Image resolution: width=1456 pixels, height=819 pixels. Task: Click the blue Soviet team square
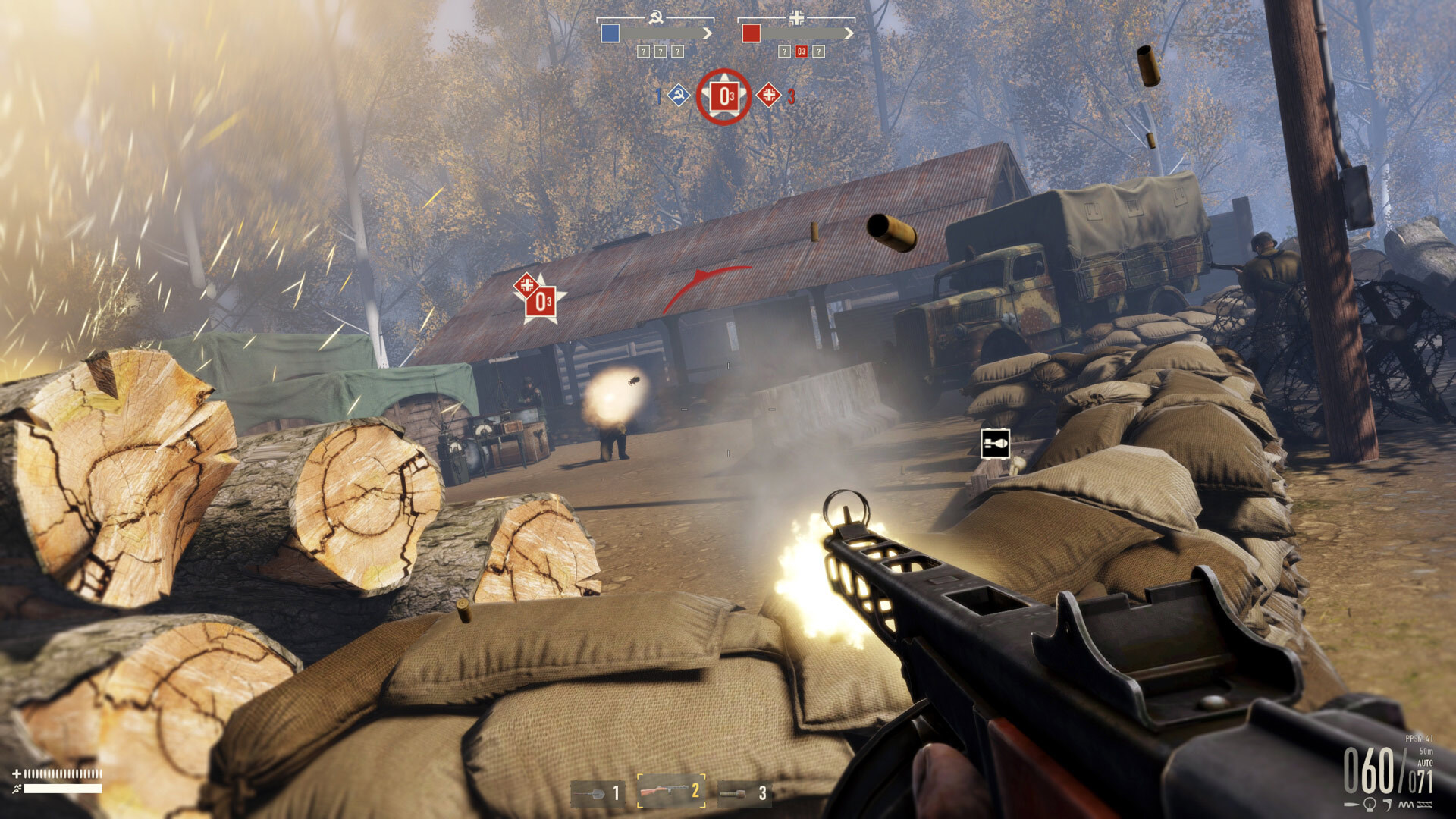point(610,33)
